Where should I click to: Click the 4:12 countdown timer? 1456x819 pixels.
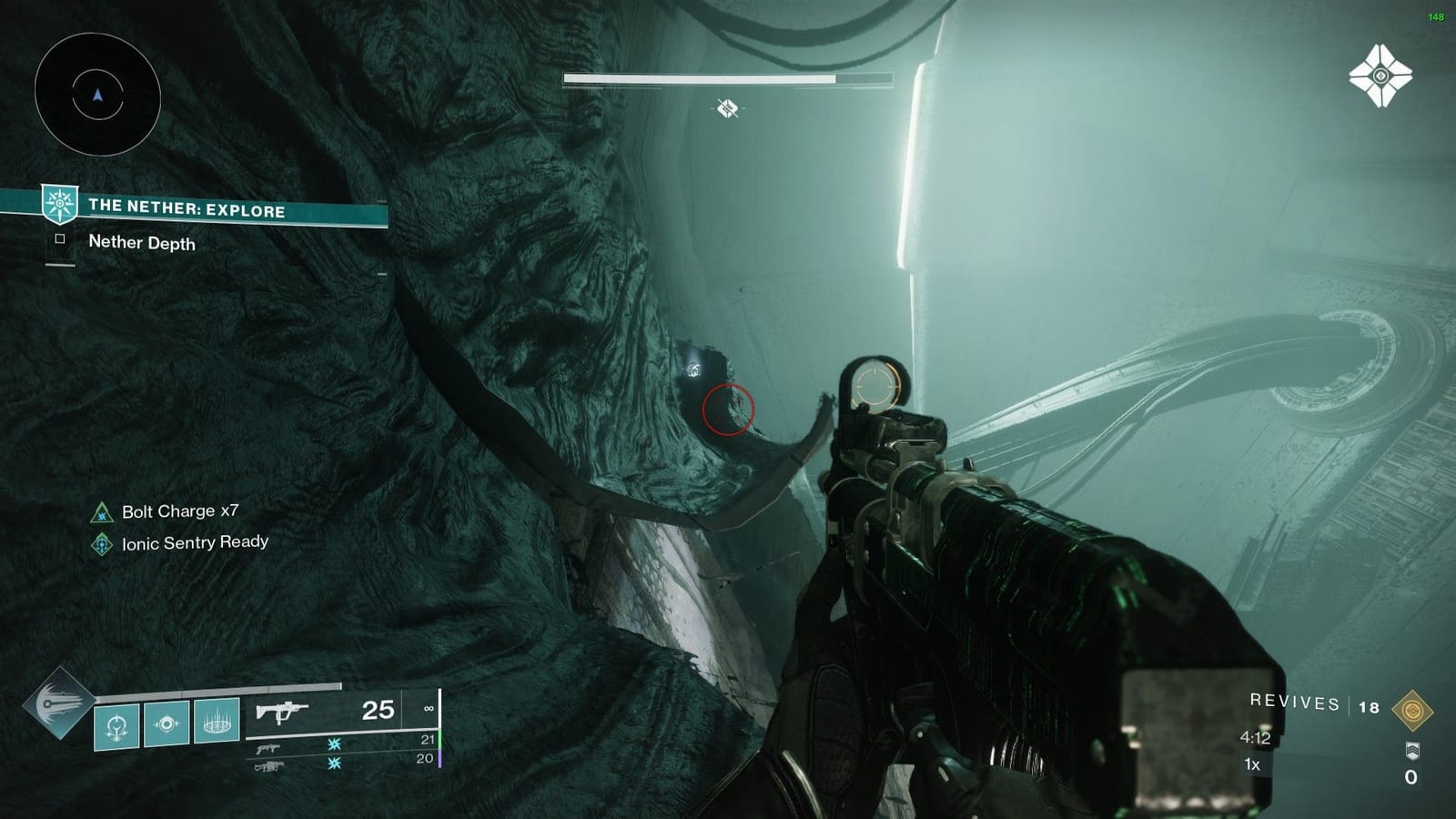(1256, 738)
